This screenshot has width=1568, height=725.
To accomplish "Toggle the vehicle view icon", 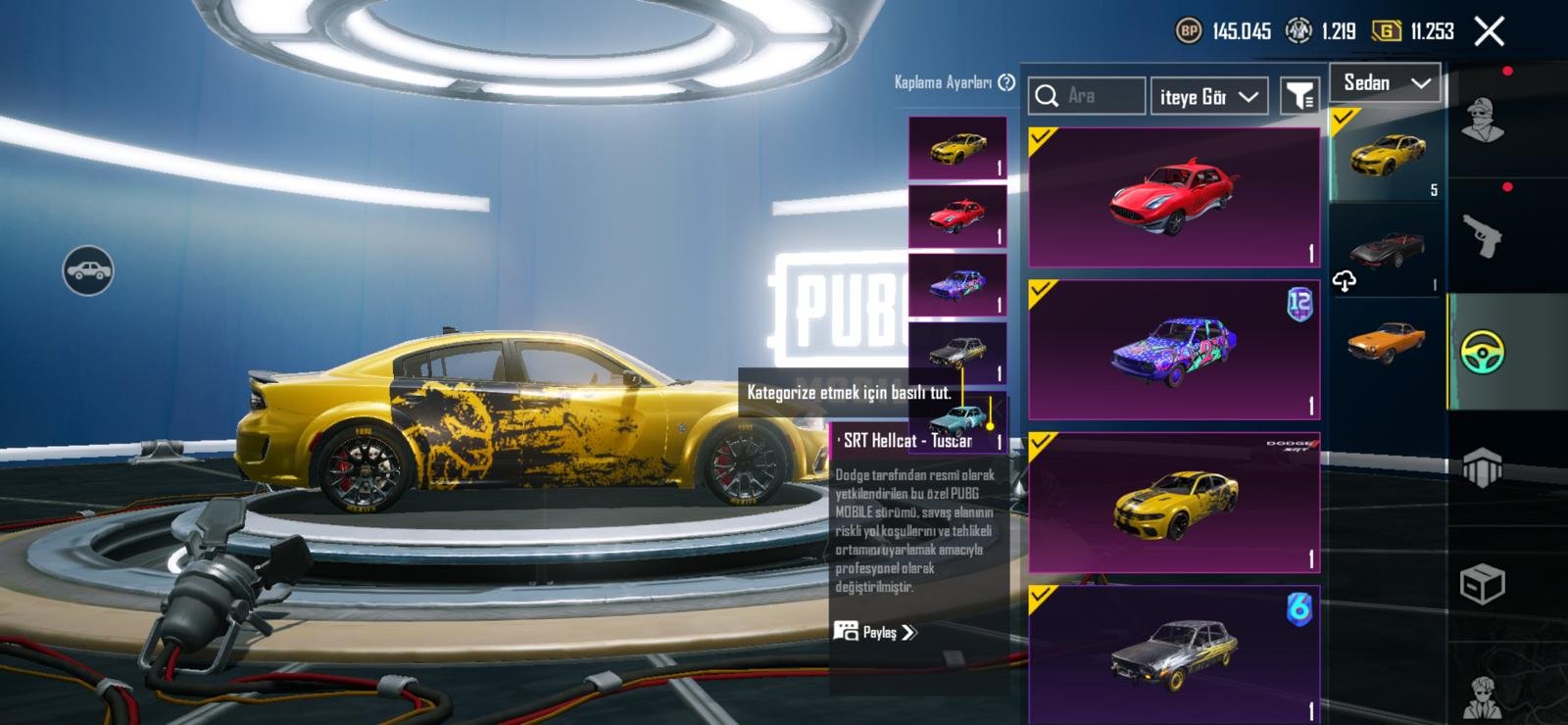I will (88, 270).
